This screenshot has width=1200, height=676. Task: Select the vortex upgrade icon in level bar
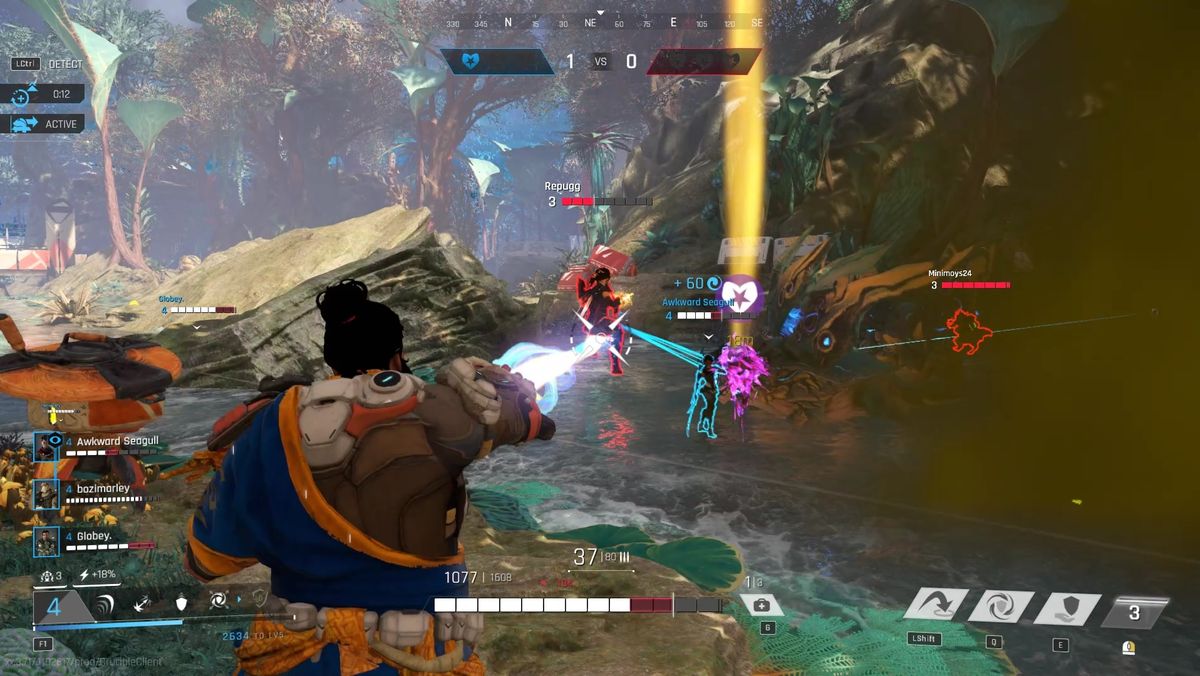point(218,603)
